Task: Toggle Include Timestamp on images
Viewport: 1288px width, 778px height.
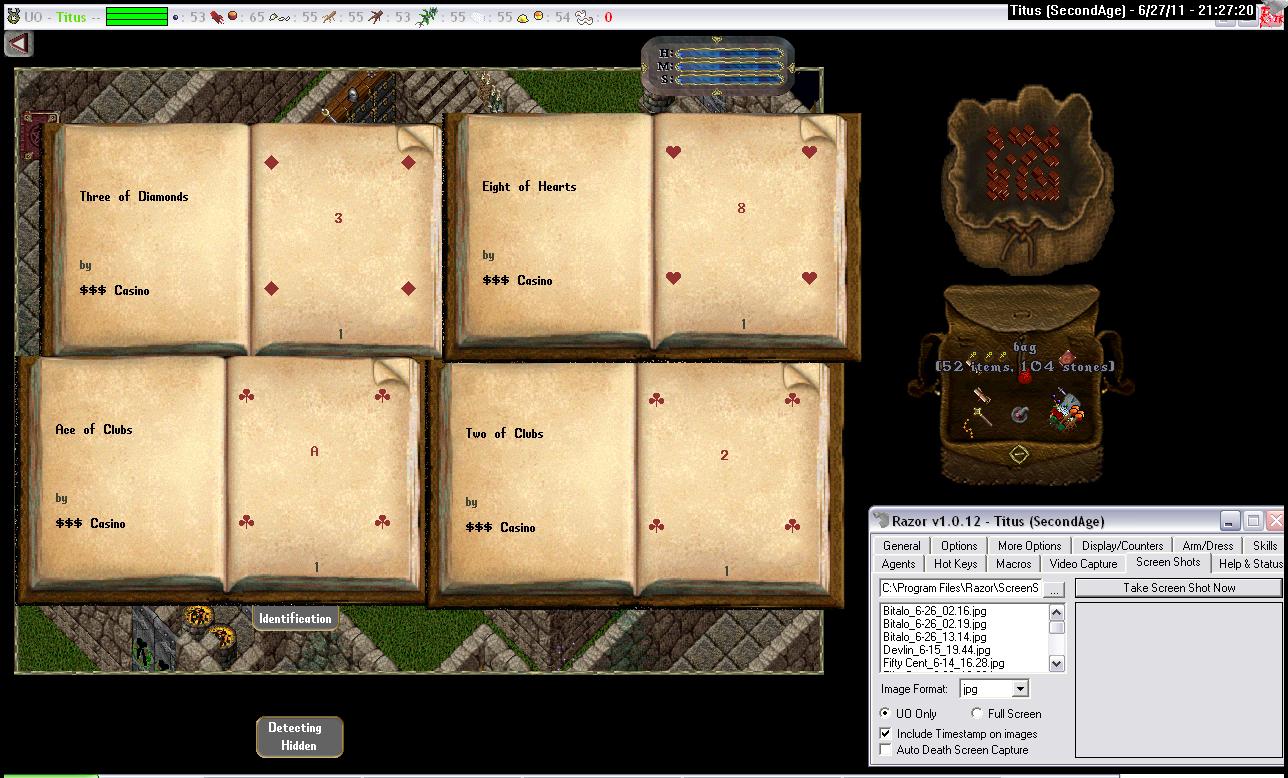Action: point(885,734)
